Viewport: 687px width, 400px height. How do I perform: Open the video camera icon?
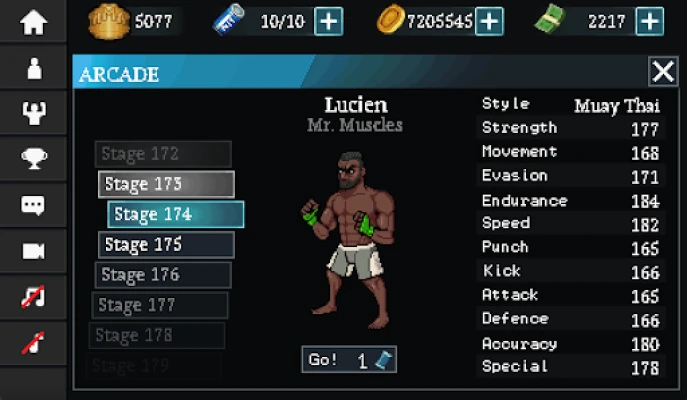click(34, 250)
